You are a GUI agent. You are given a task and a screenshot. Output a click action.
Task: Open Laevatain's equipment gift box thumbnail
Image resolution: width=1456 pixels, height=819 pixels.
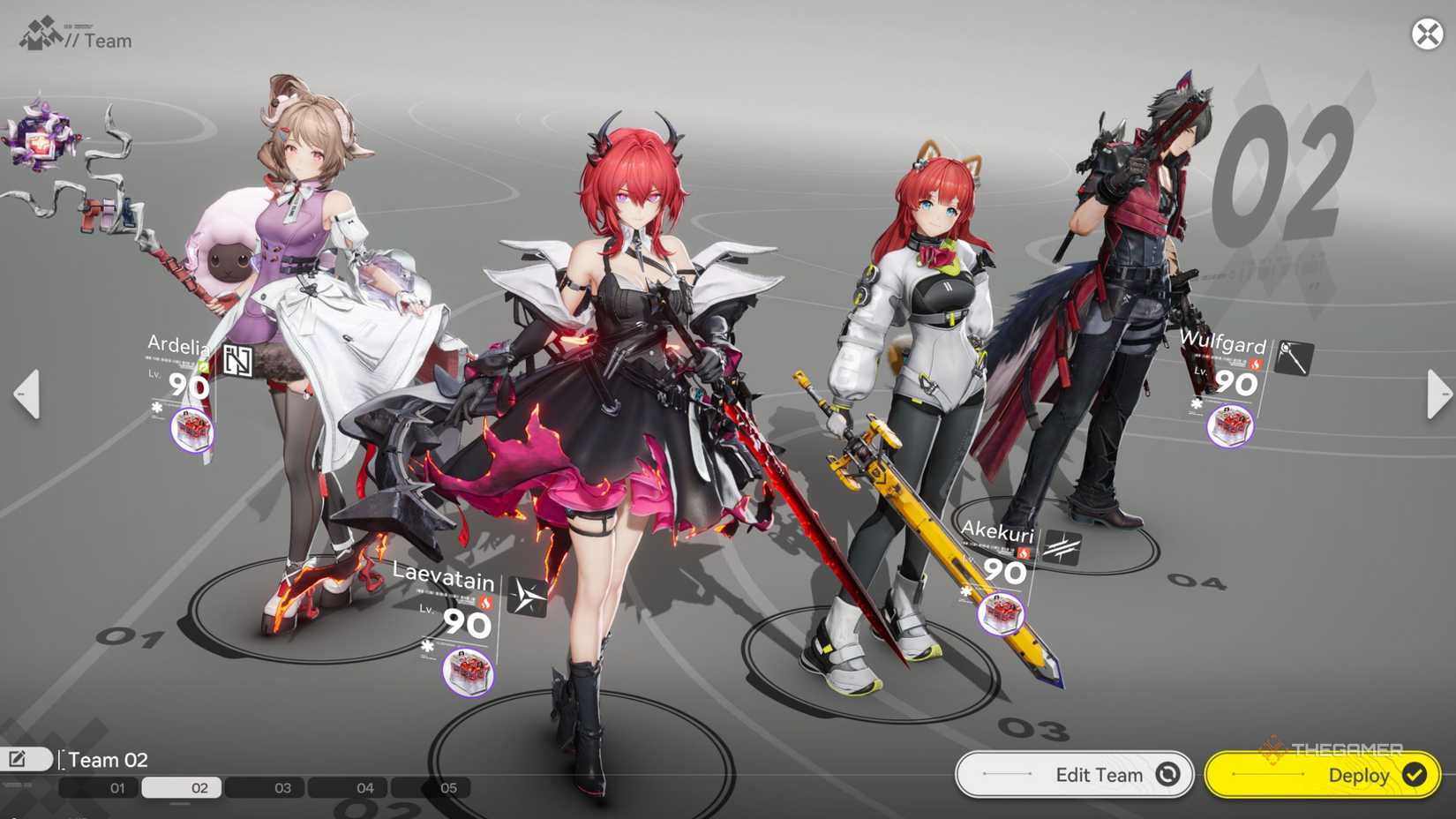pyautogui.click(x=466, y=673)
